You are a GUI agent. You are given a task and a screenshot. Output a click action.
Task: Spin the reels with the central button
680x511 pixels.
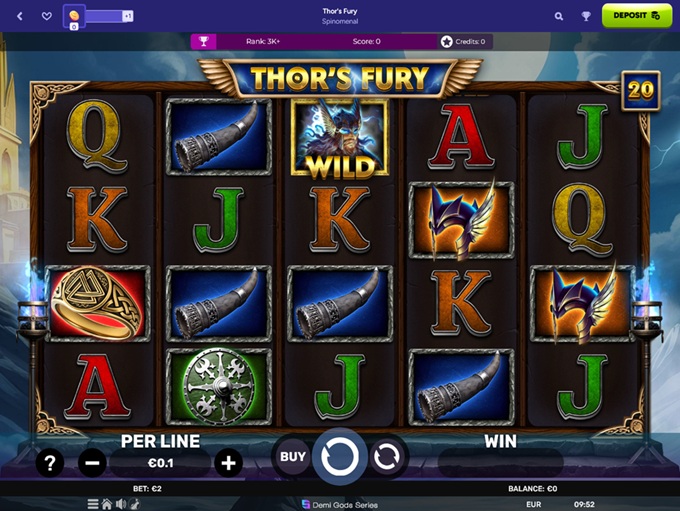coord(342,457)
